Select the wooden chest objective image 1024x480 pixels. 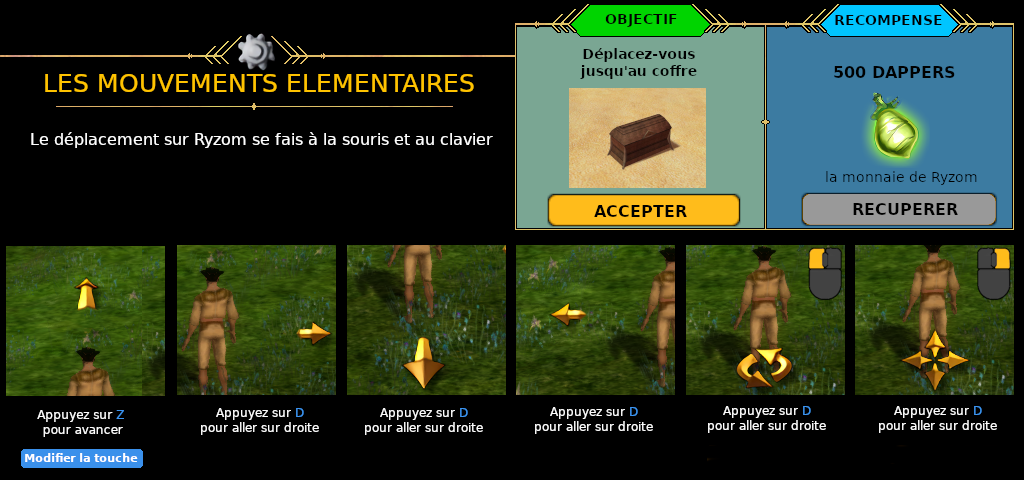pos(637,138)
